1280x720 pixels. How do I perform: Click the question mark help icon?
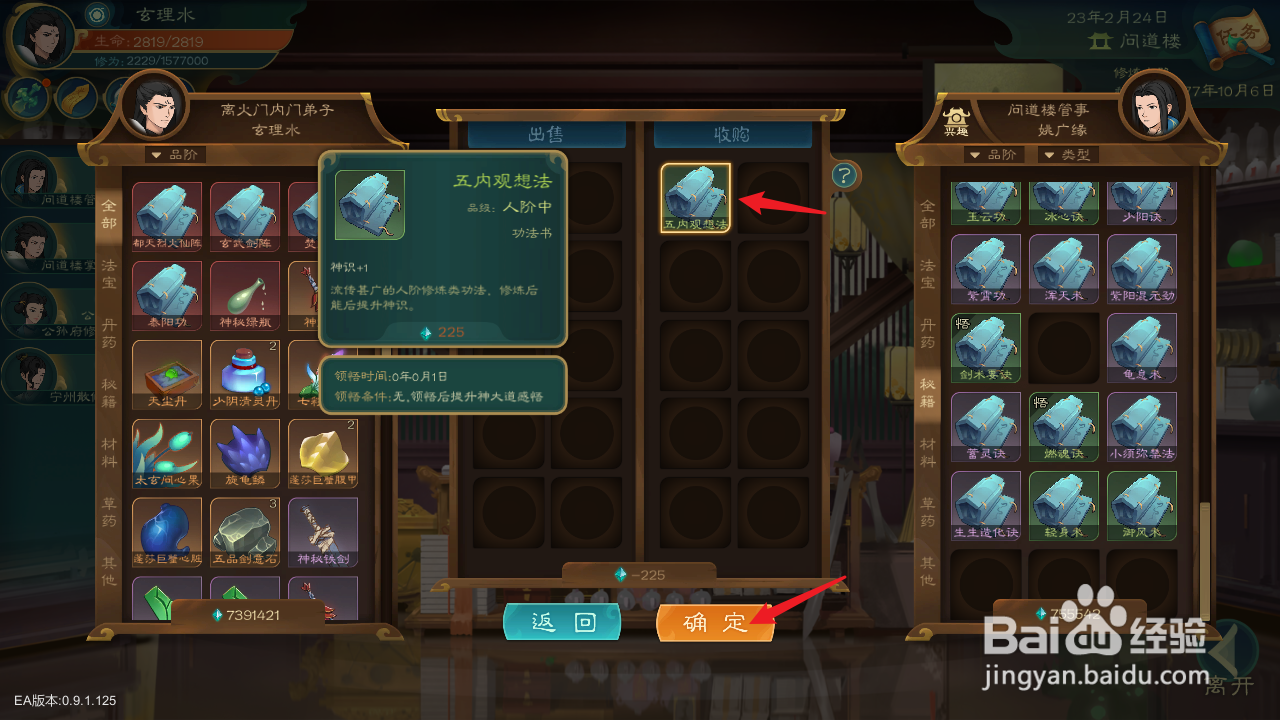pyautogui.click(x=845, y=175)
